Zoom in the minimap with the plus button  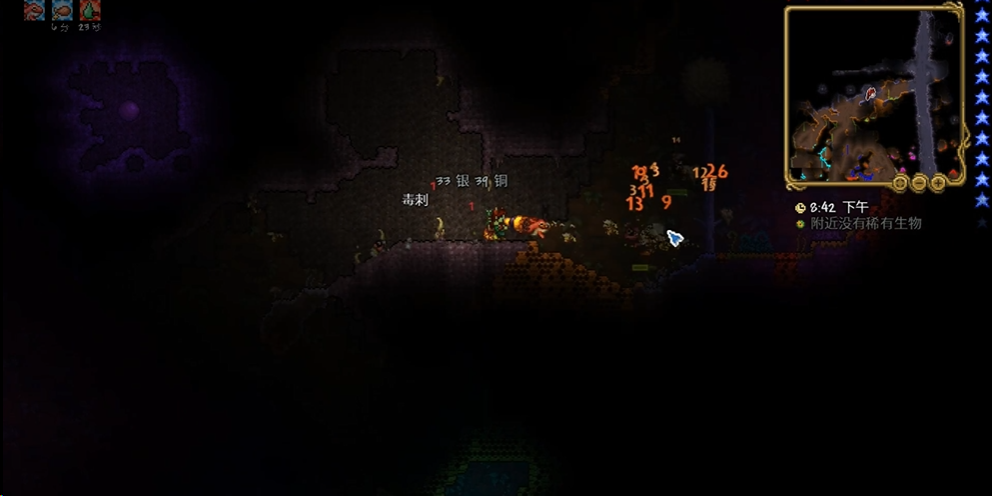pos(938,183)
